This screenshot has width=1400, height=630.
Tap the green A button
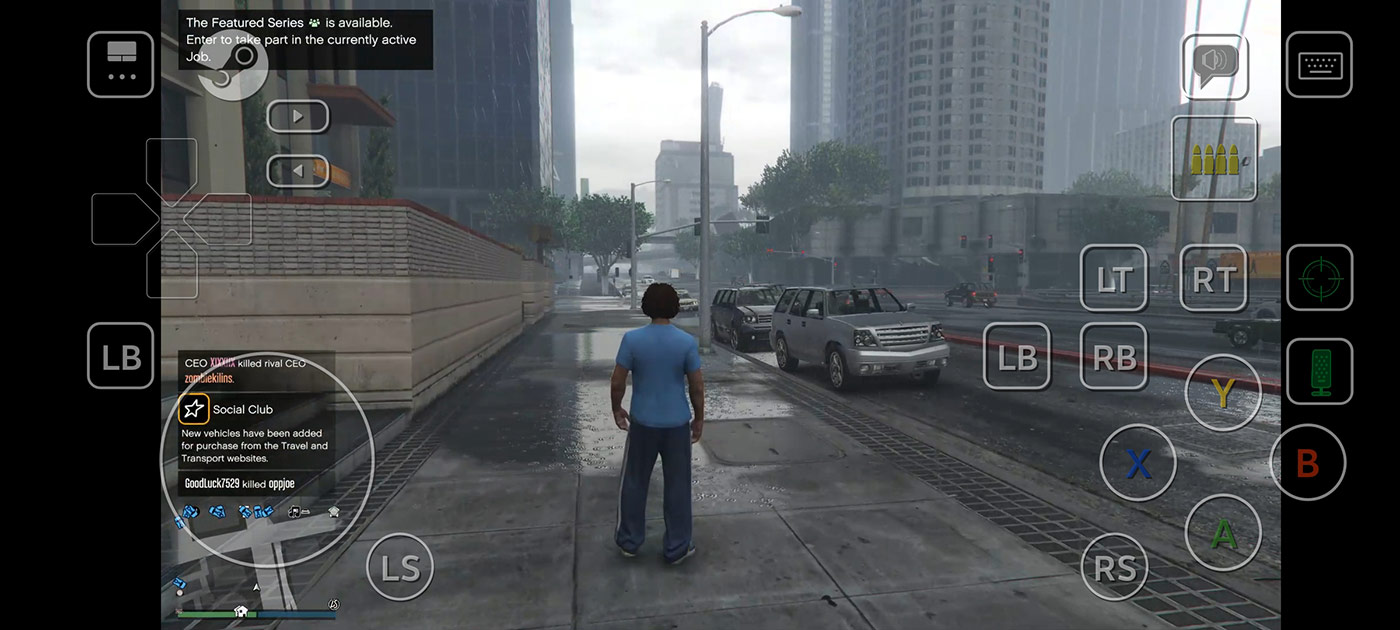(1222, 533)
